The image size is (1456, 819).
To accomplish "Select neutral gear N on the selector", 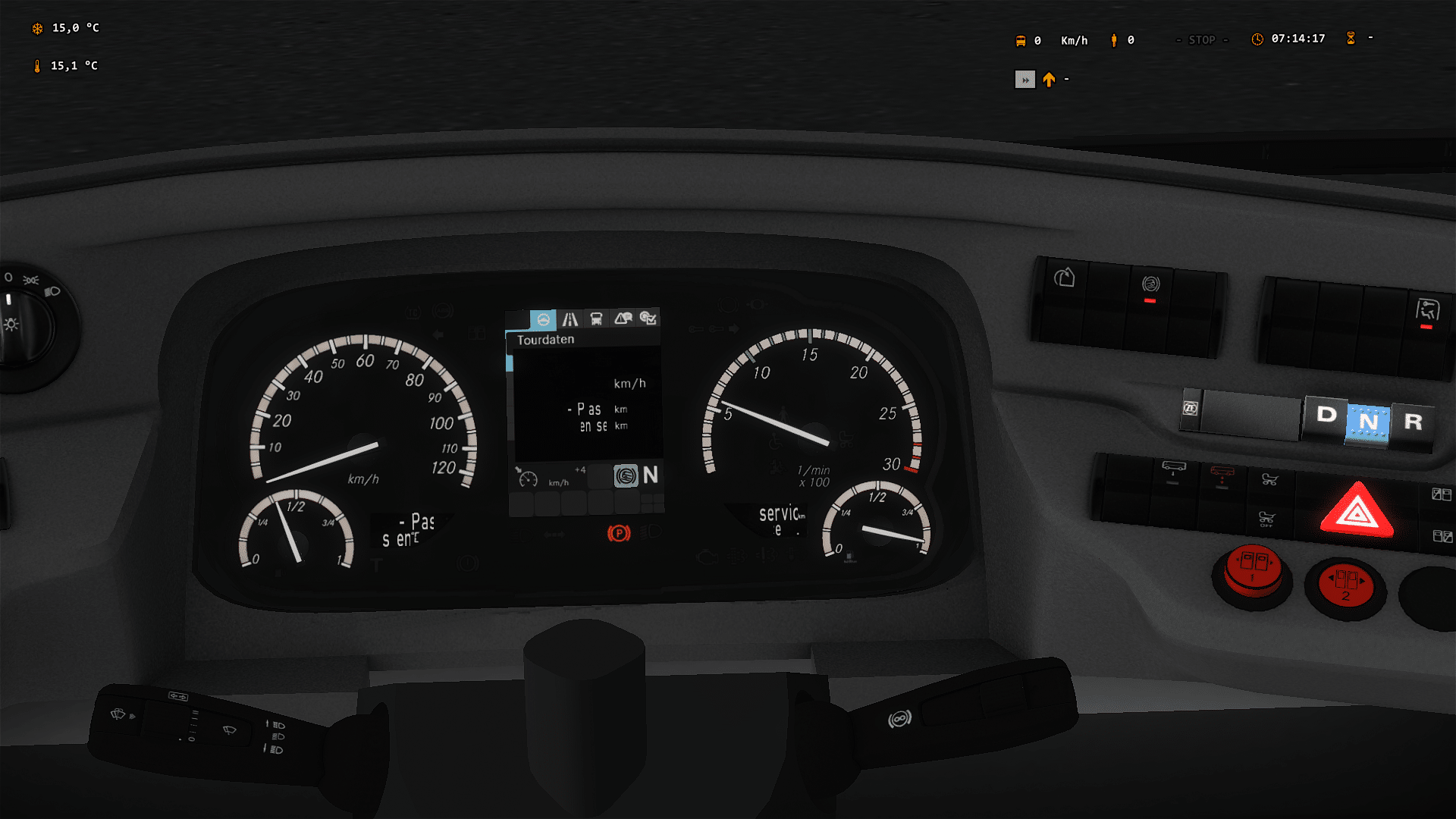I will [x=1368, y=422].
